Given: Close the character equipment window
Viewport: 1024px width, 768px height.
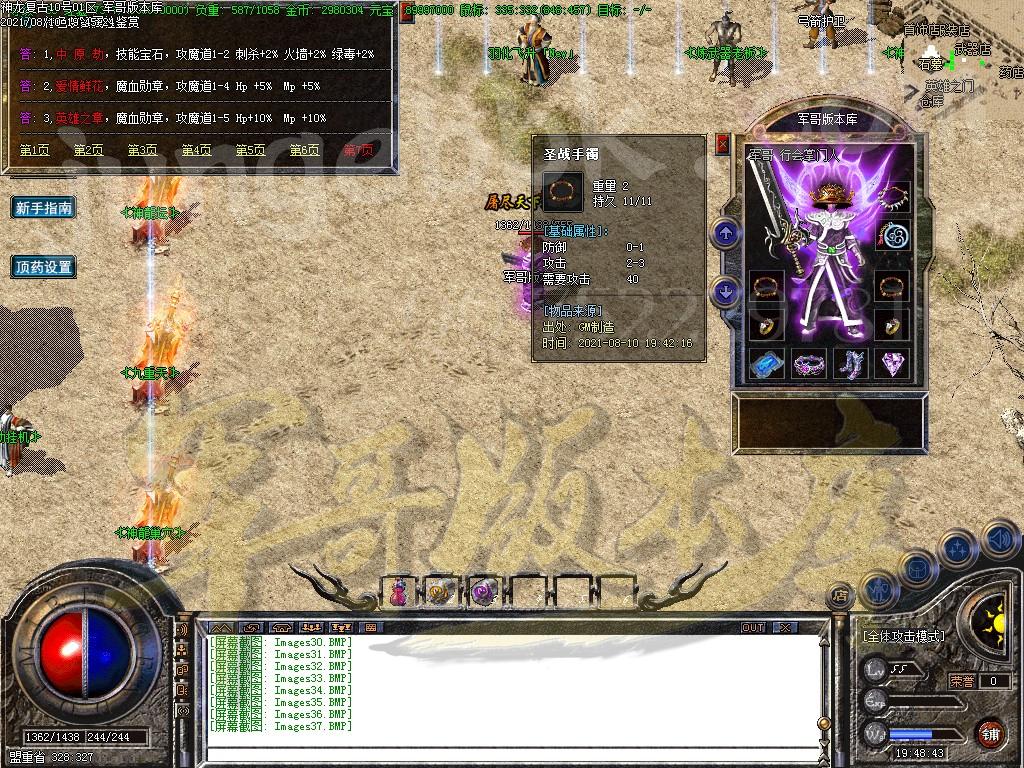Looking at the screenshot, I should click(723, 144).
